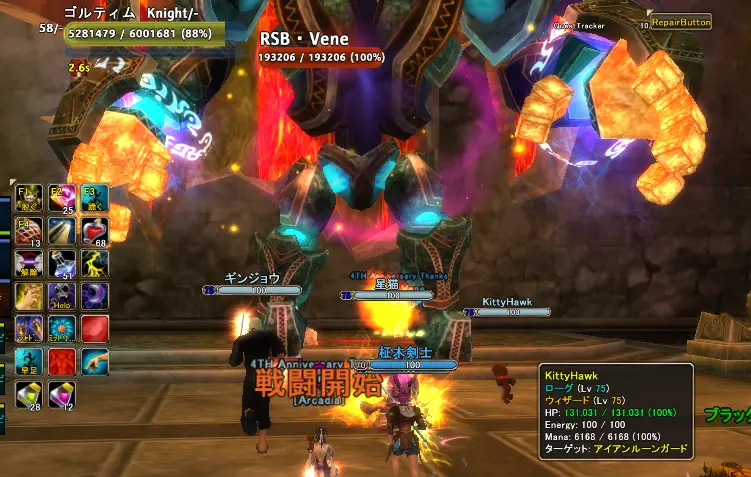Image resolution: width=751 pixels, height=477 pixels.
Task: Activate the F1 jester-face skill
Action: 29,195
